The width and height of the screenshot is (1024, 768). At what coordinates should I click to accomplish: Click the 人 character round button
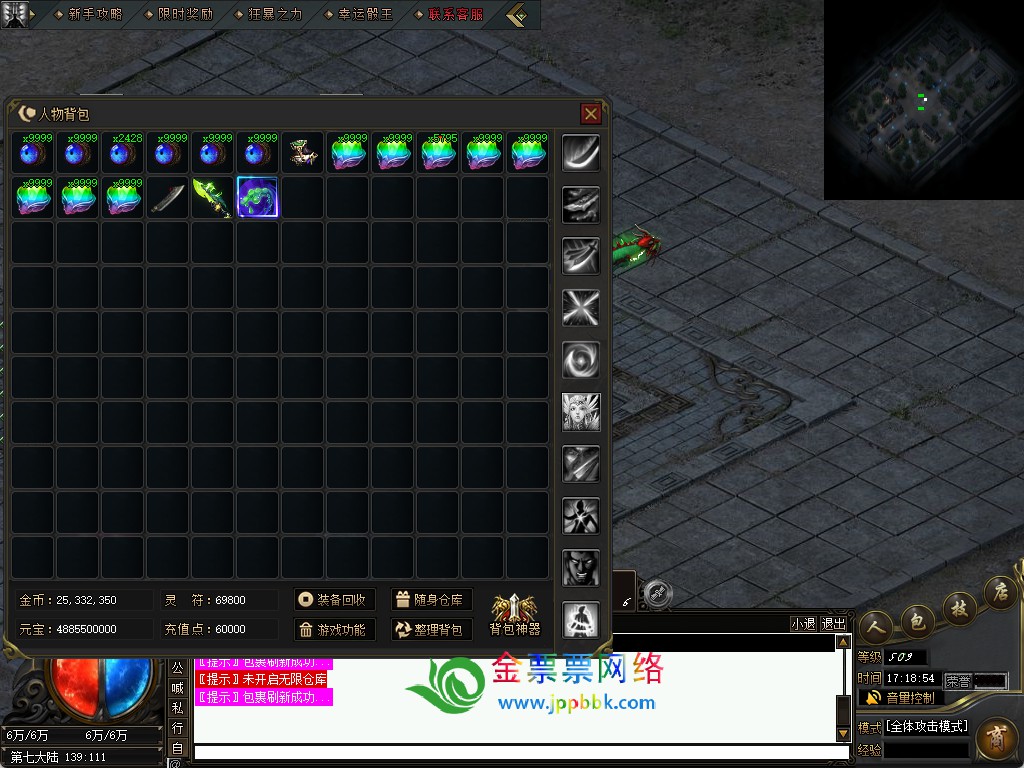875,626
